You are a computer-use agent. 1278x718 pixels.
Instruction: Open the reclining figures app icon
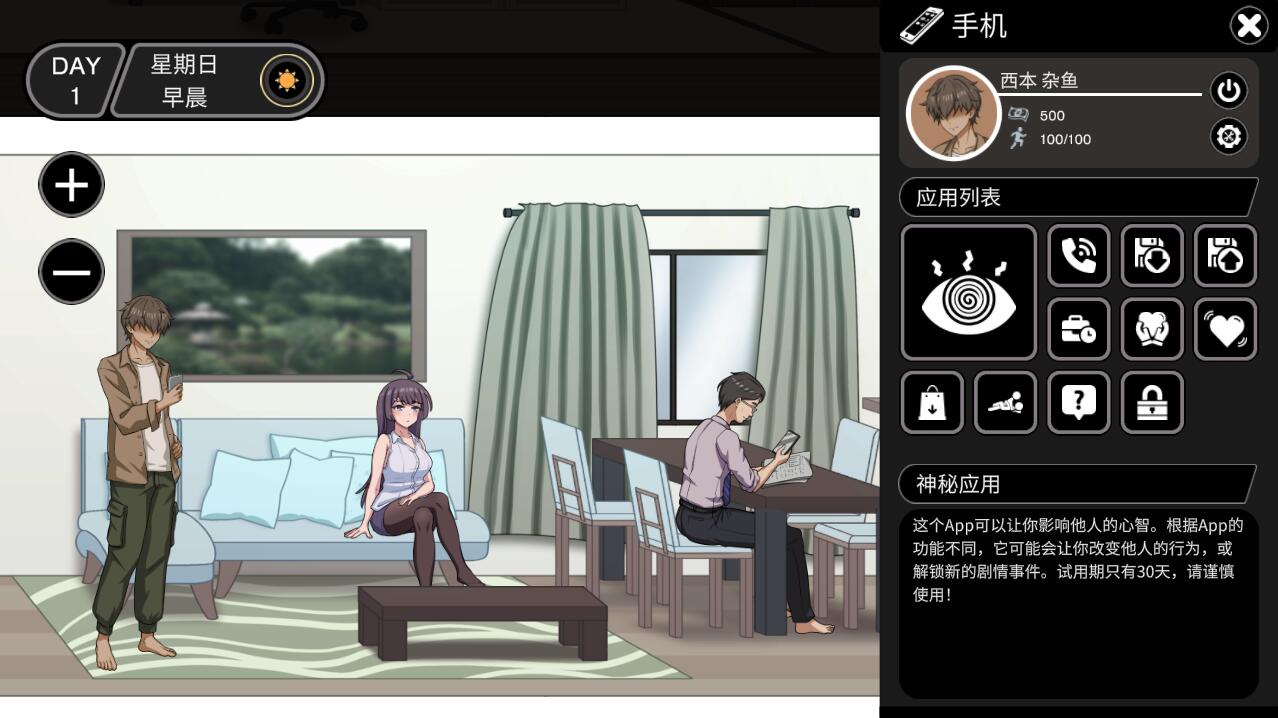click(x=1005, y=403)
